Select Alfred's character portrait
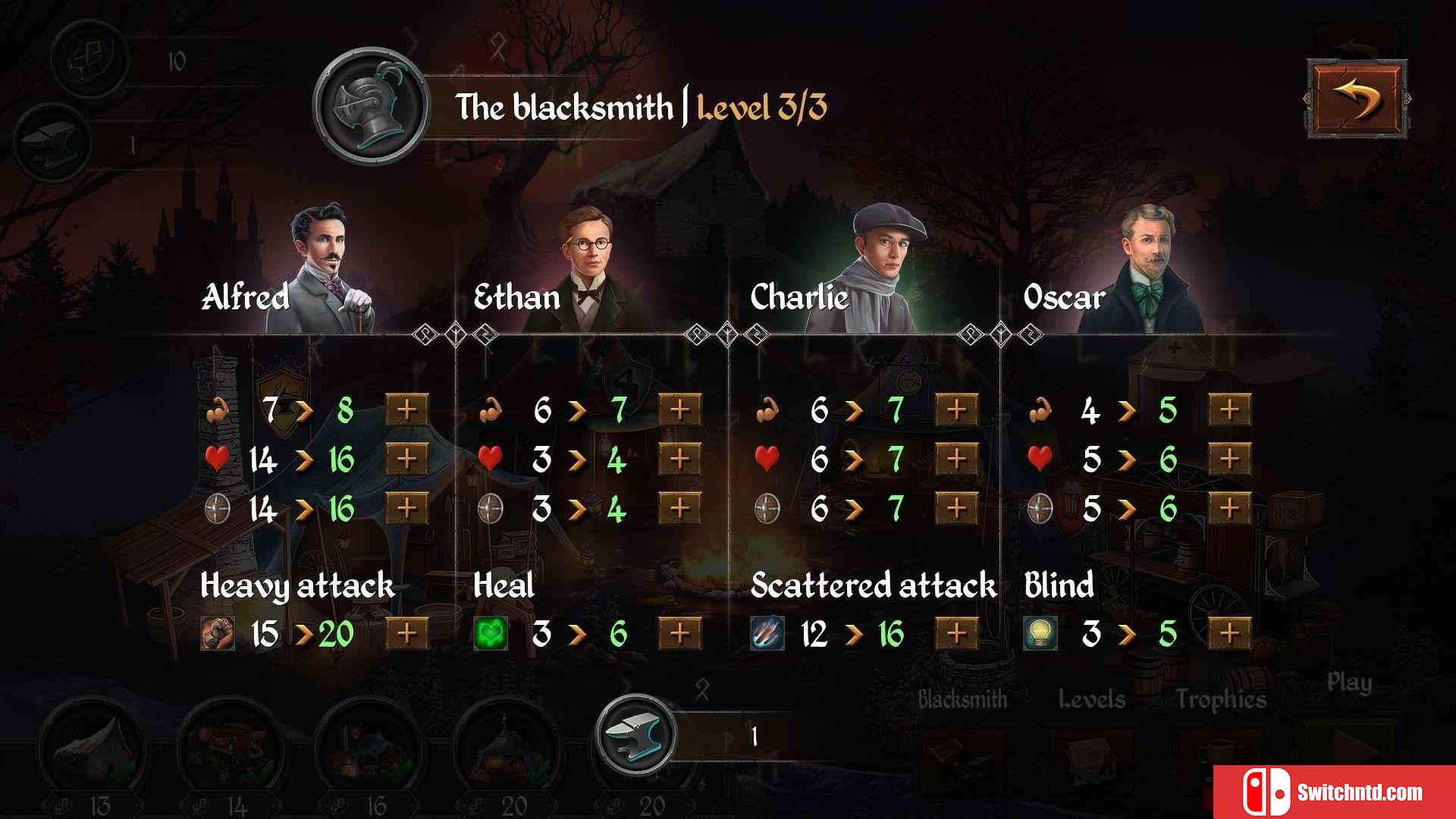1456x819 pixels. pyautogui.click(x=330, y=265)
